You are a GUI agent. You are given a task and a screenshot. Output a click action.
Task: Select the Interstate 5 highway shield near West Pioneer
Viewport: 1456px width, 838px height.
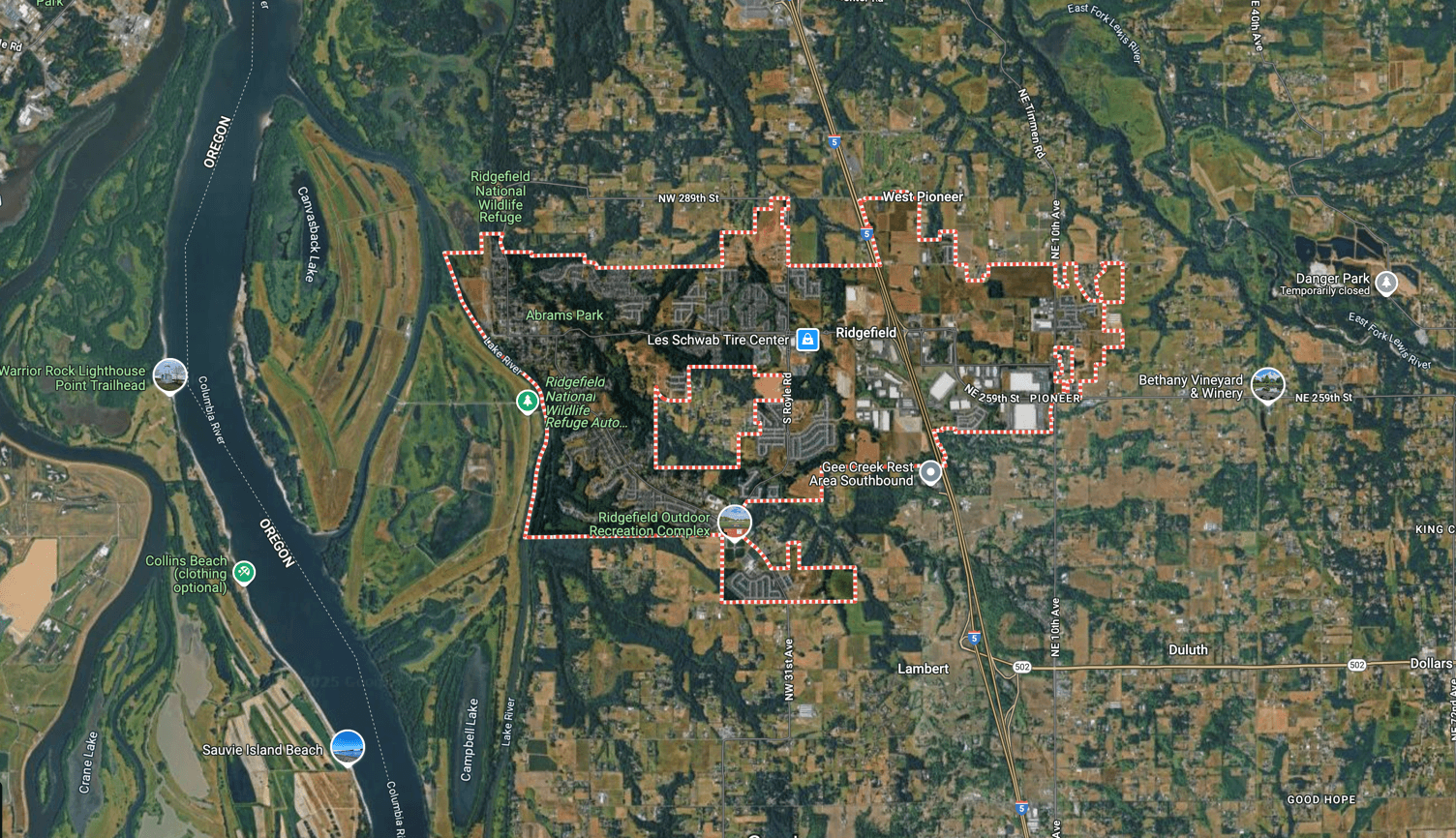(867, 232)
